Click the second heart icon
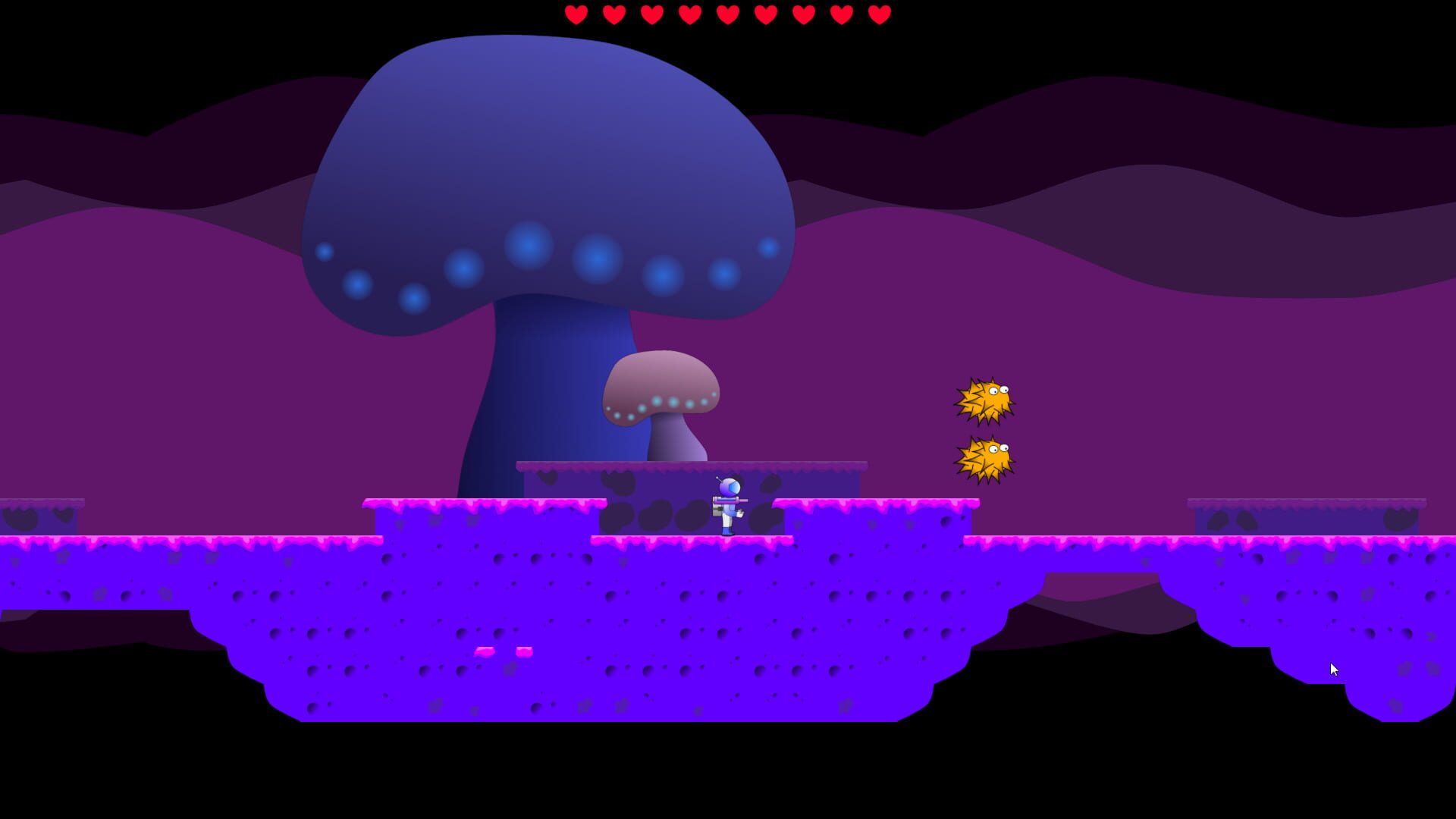 click(613, 13)
